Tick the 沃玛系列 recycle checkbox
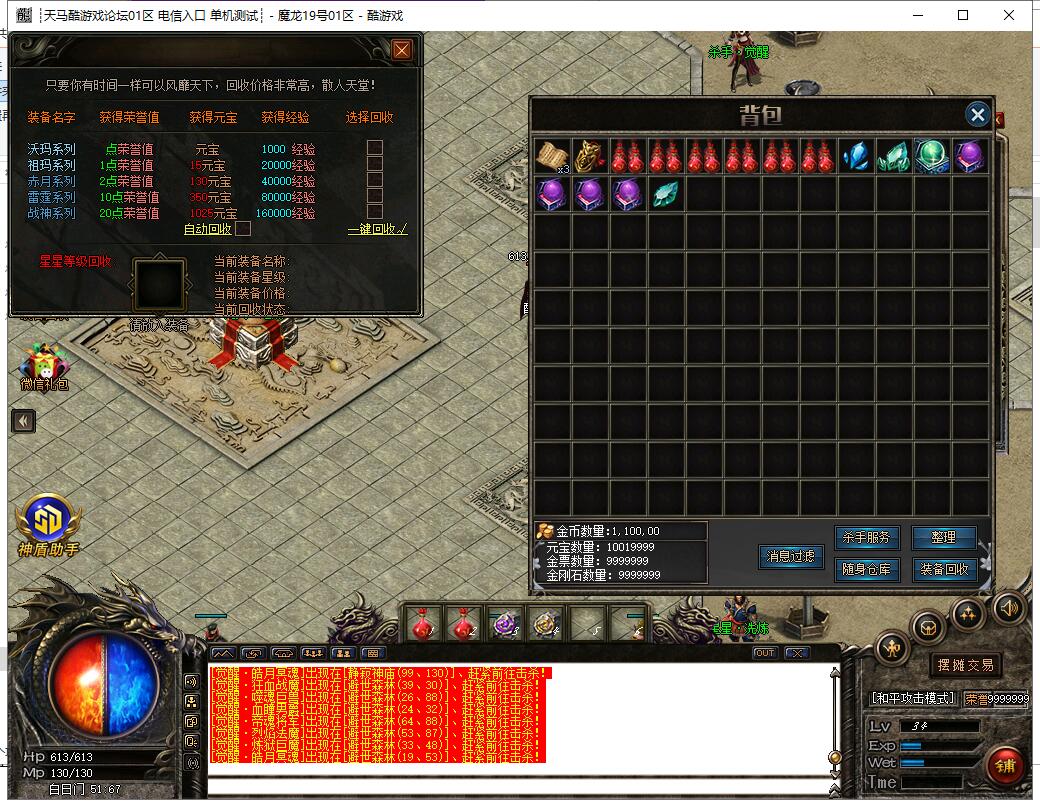This screenshot has height=807, width=1040. click(375, 148)
